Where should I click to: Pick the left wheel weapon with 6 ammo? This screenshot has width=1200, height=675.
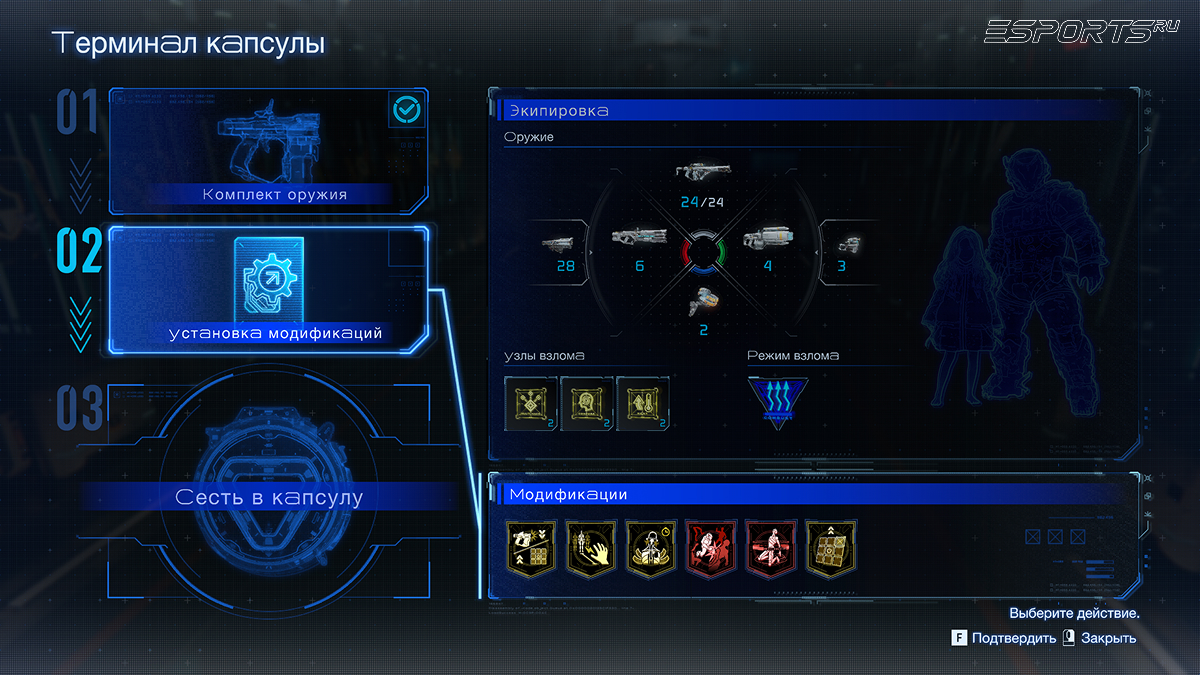coord(638,240)
